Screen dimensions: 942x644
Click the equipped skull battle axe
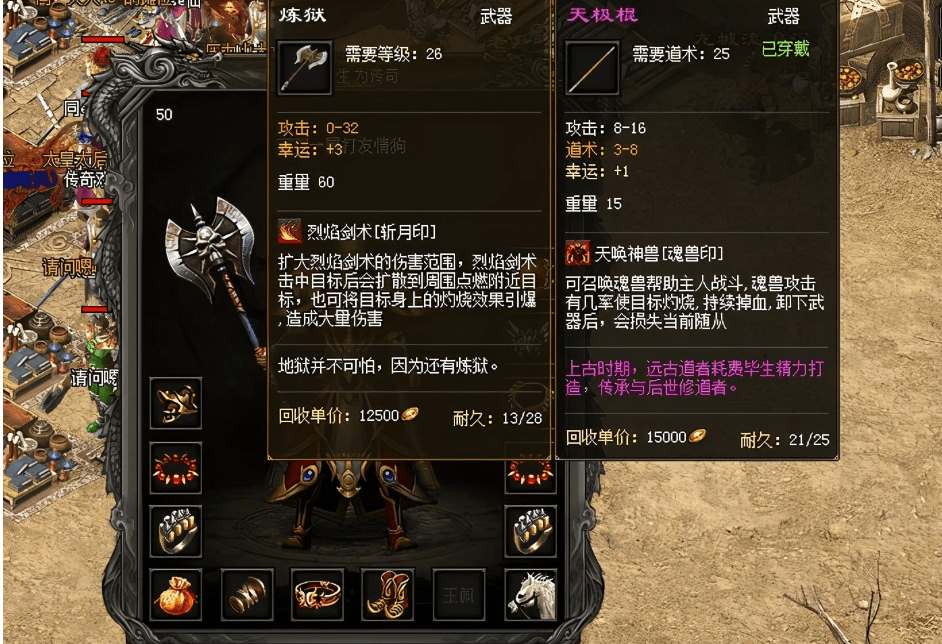coord(213,270)
